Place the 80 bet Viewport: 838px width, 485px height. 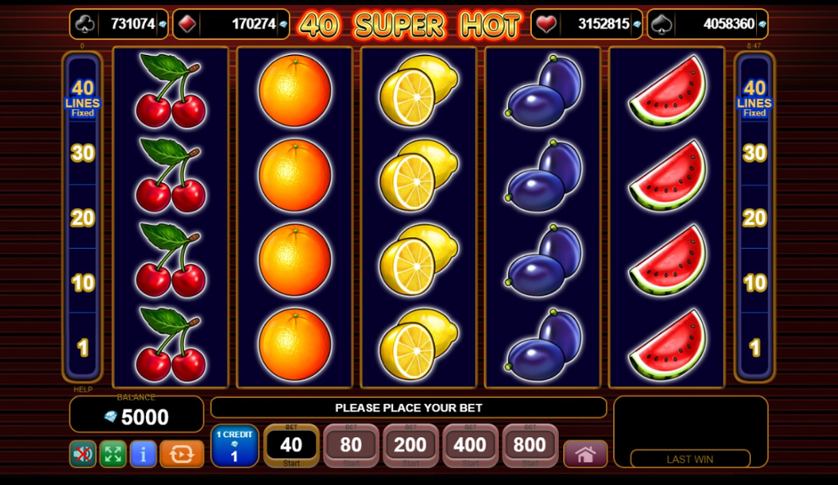(x=351, y=445)
